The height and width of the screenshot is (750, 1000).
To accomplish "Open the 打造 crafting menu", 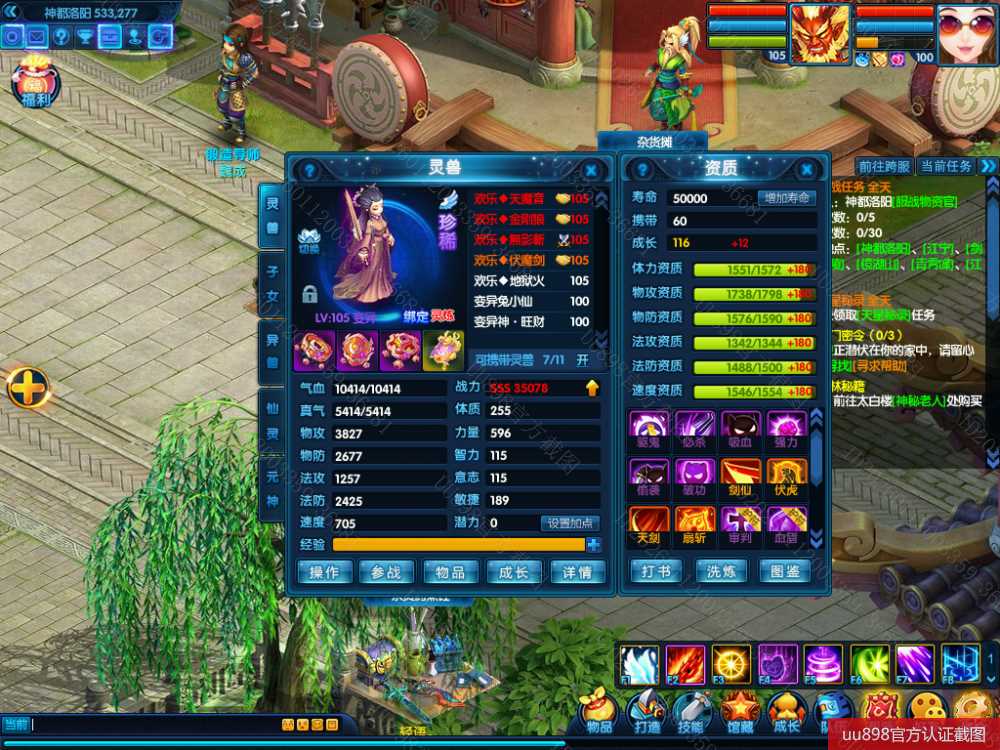I will click(x=645, y=712).
